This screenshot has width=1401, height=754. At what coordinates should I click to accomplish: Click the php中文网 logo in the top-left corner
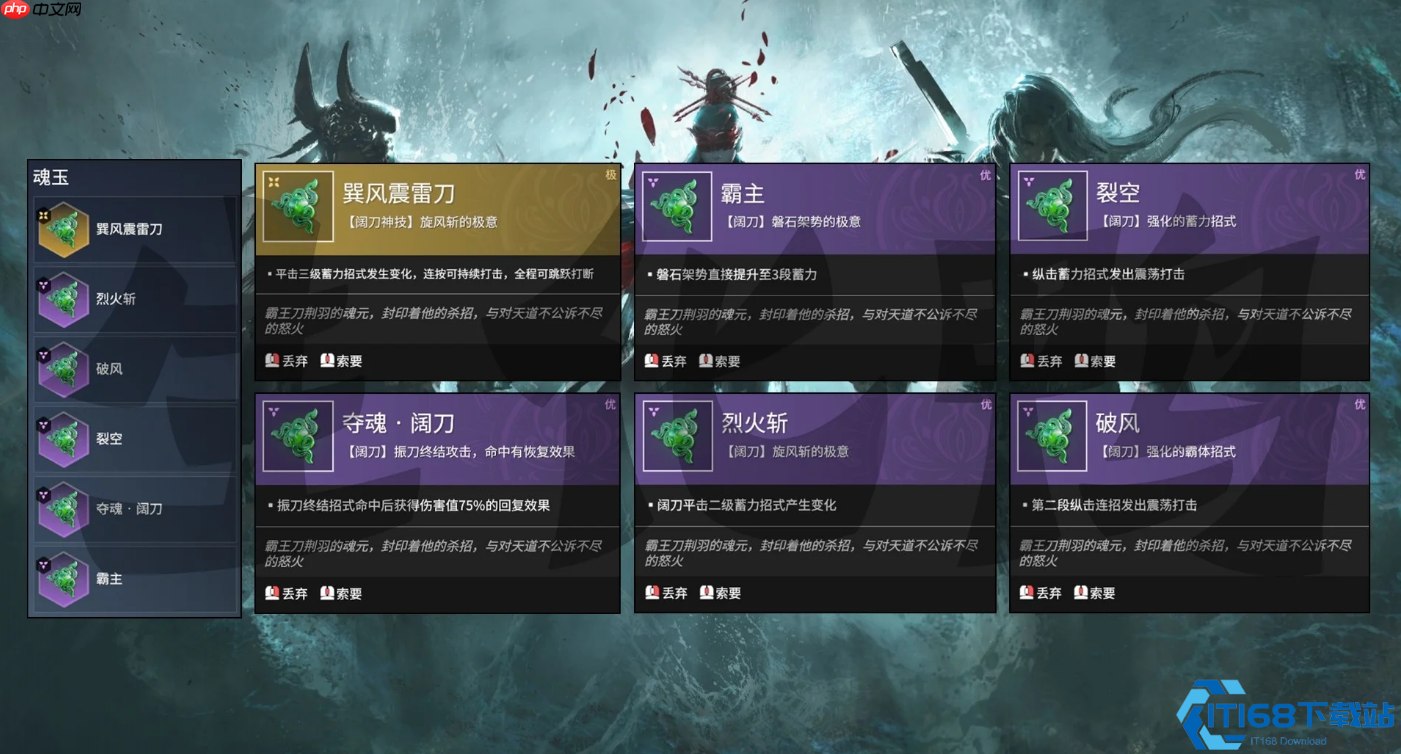tap(40, 11)
